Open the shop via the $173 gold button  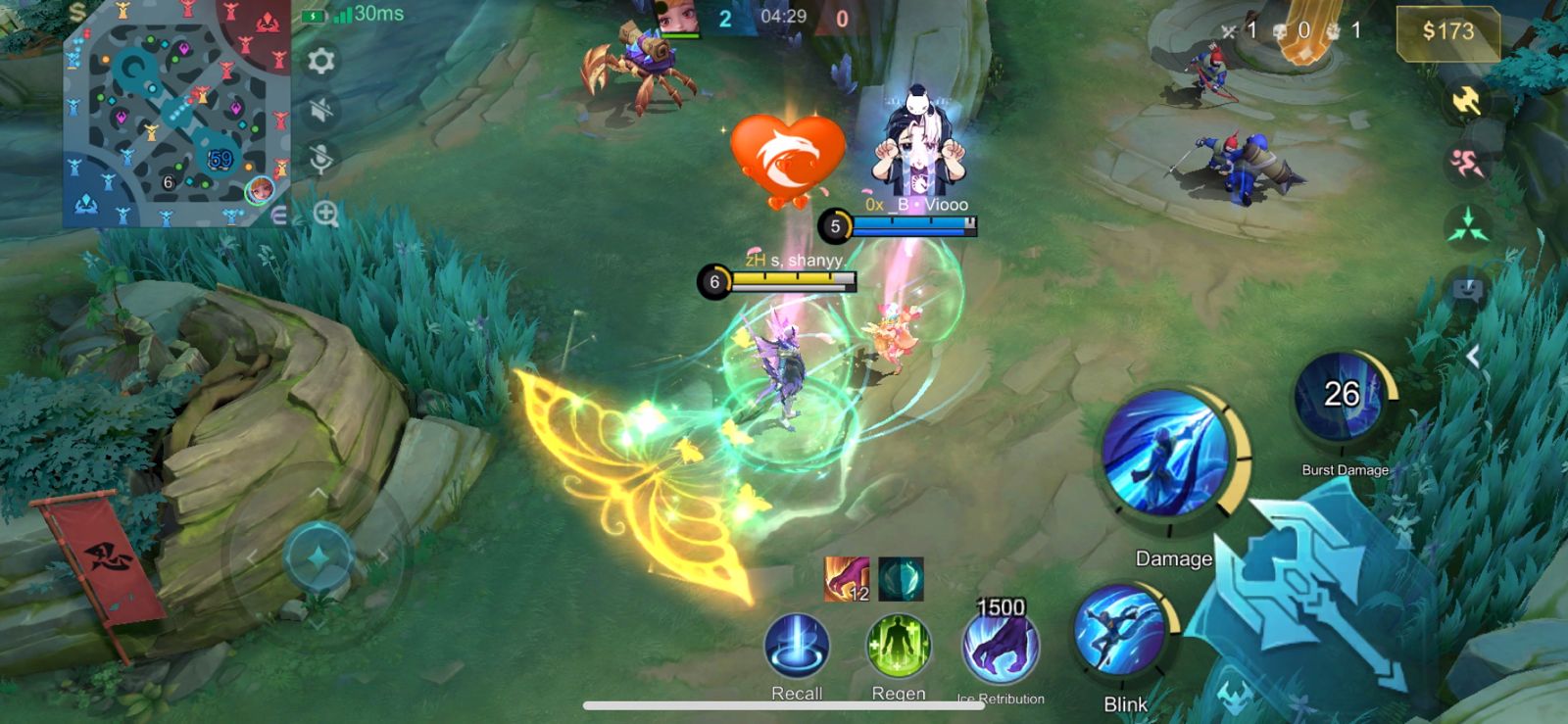pyautogui.click(x=1447, y=31)
